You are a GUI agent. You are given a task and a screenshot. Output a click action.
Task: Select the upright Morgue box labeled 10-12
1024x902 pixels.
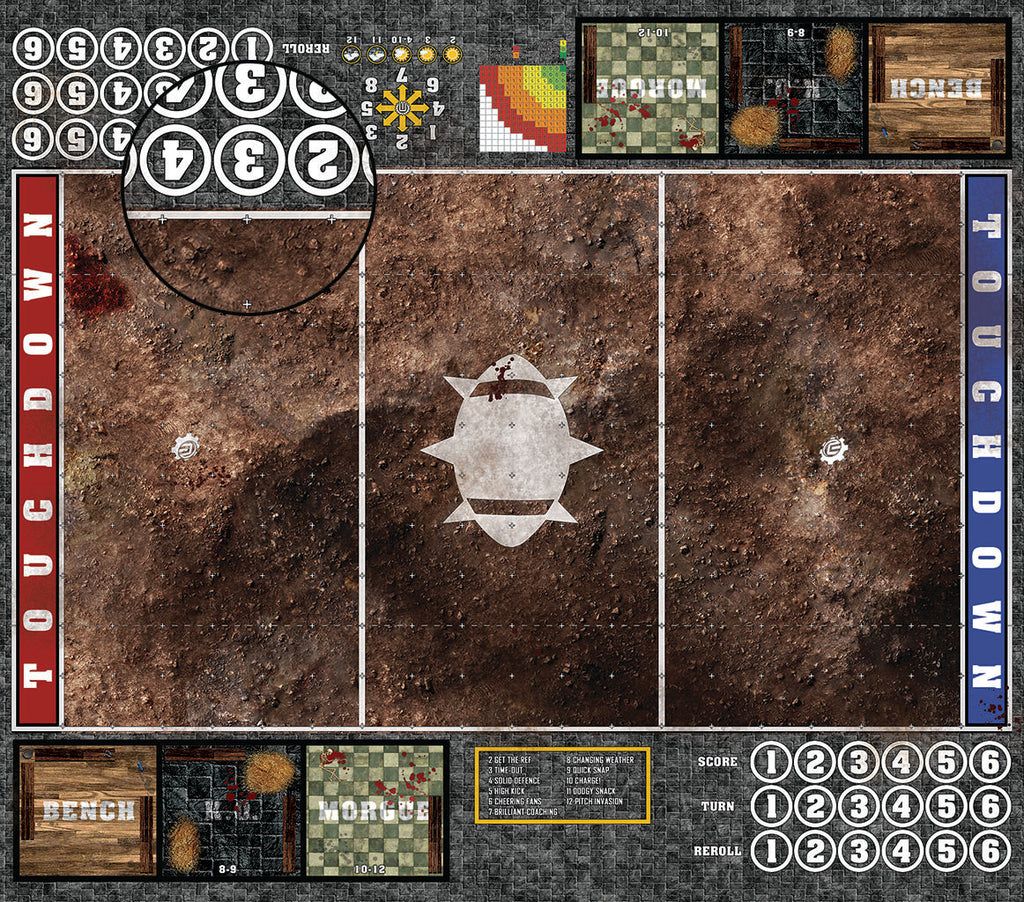coord(376,810)
